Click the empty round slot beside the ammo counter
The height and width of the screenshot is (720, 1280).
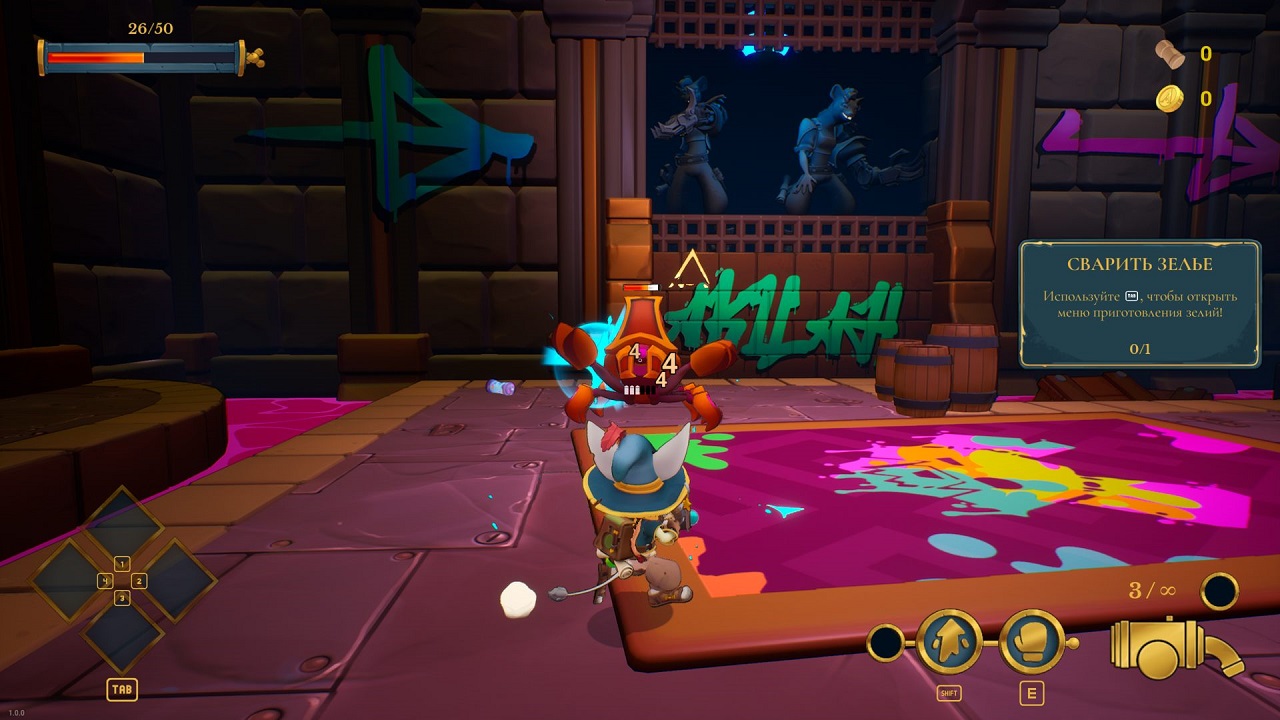tap(1220, 591)
